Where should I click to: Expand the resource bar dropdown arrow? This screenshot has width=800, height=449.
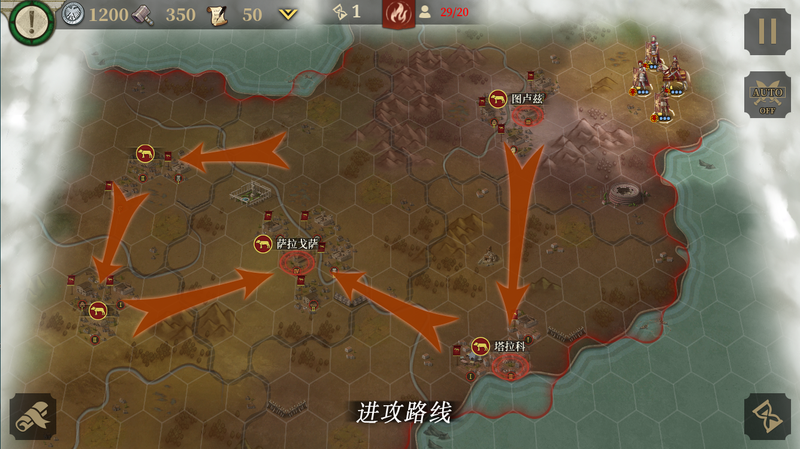[x=289, y=15]
